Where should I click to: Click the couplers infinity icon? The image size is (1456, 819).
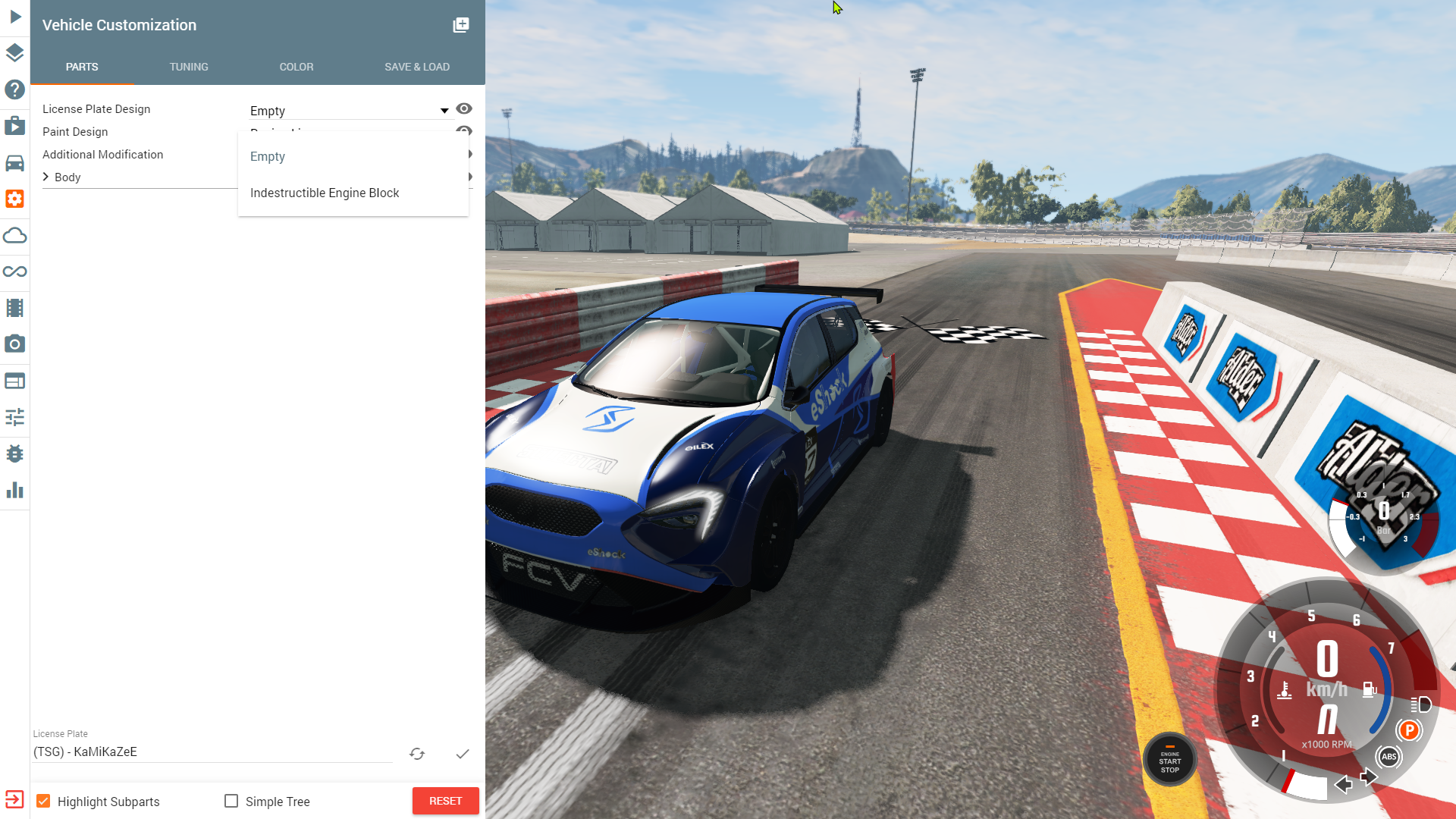[14, 271]
